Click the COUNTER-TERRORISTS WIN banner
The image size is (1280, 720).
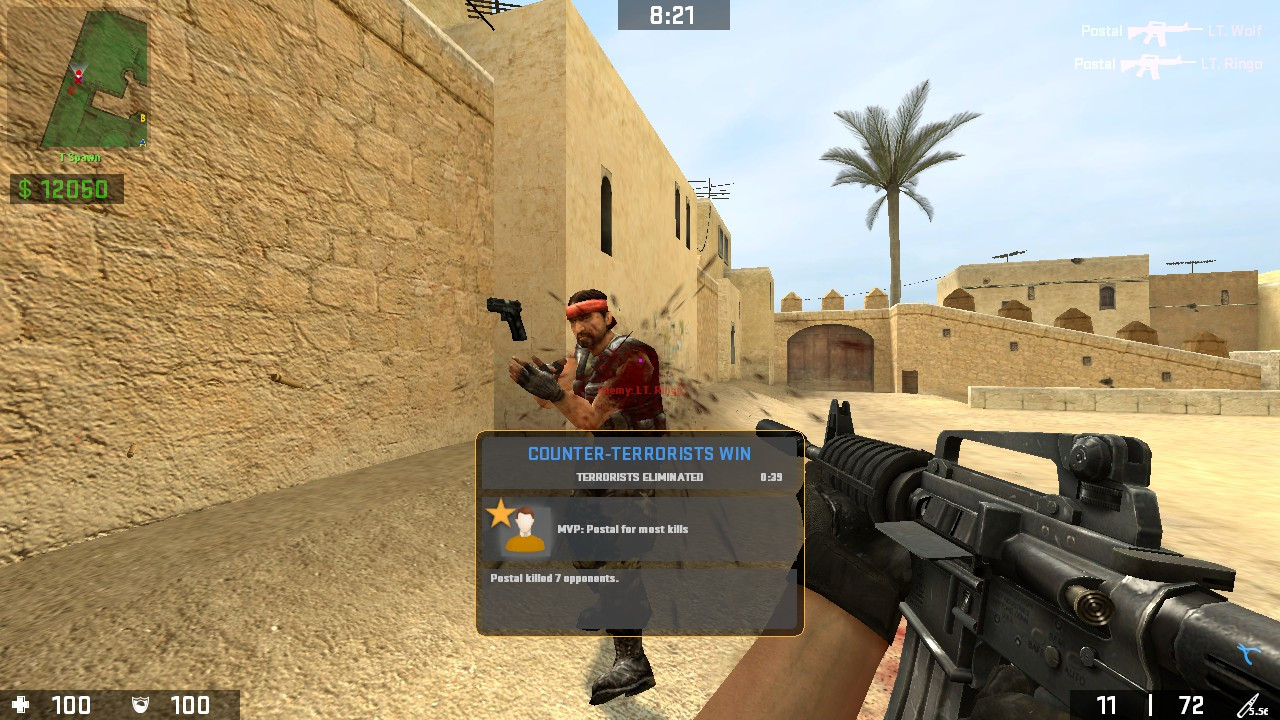pos(640,453)
